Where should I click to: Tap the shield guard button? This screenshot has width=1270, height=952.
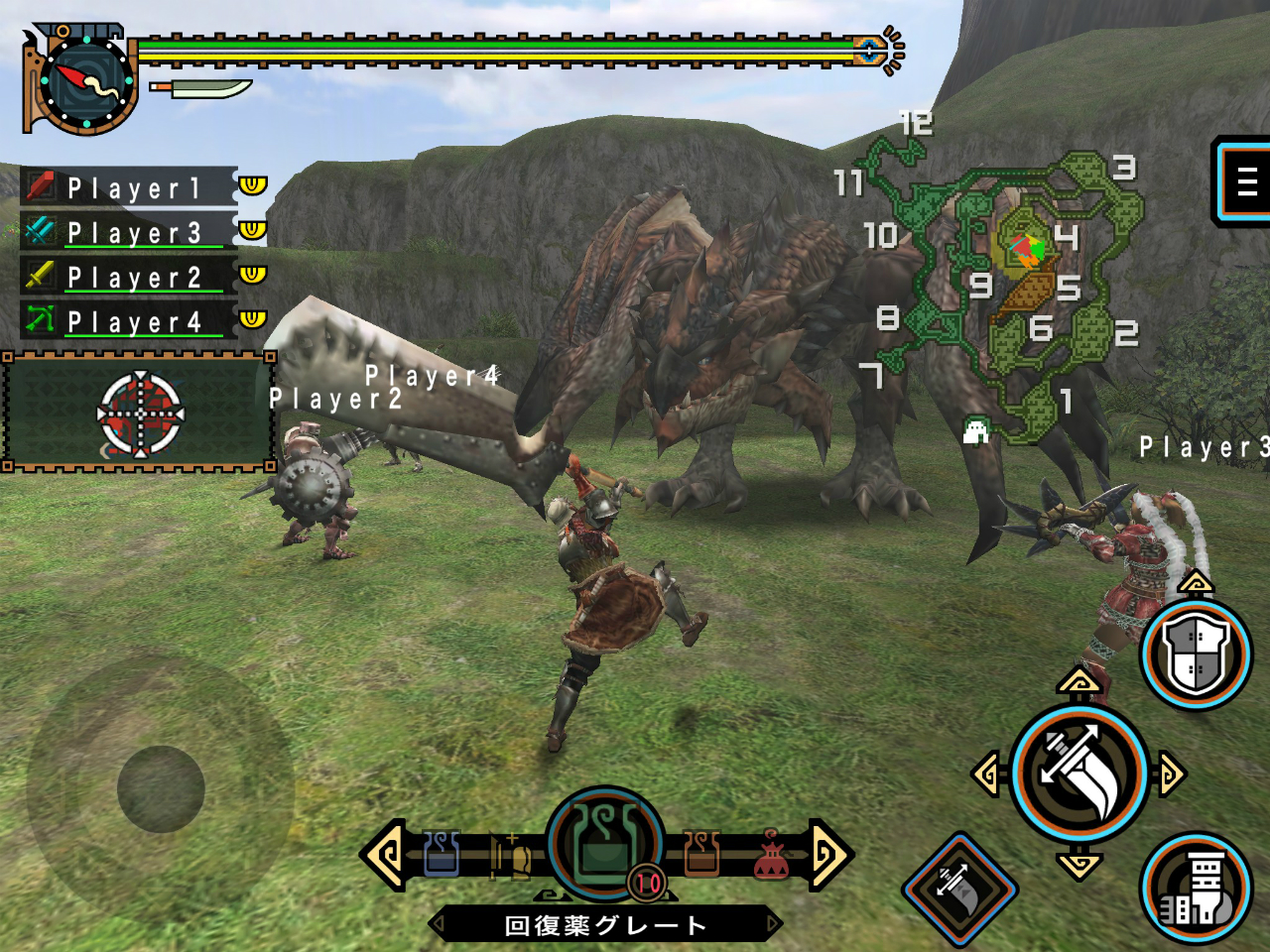[1196, 654]
